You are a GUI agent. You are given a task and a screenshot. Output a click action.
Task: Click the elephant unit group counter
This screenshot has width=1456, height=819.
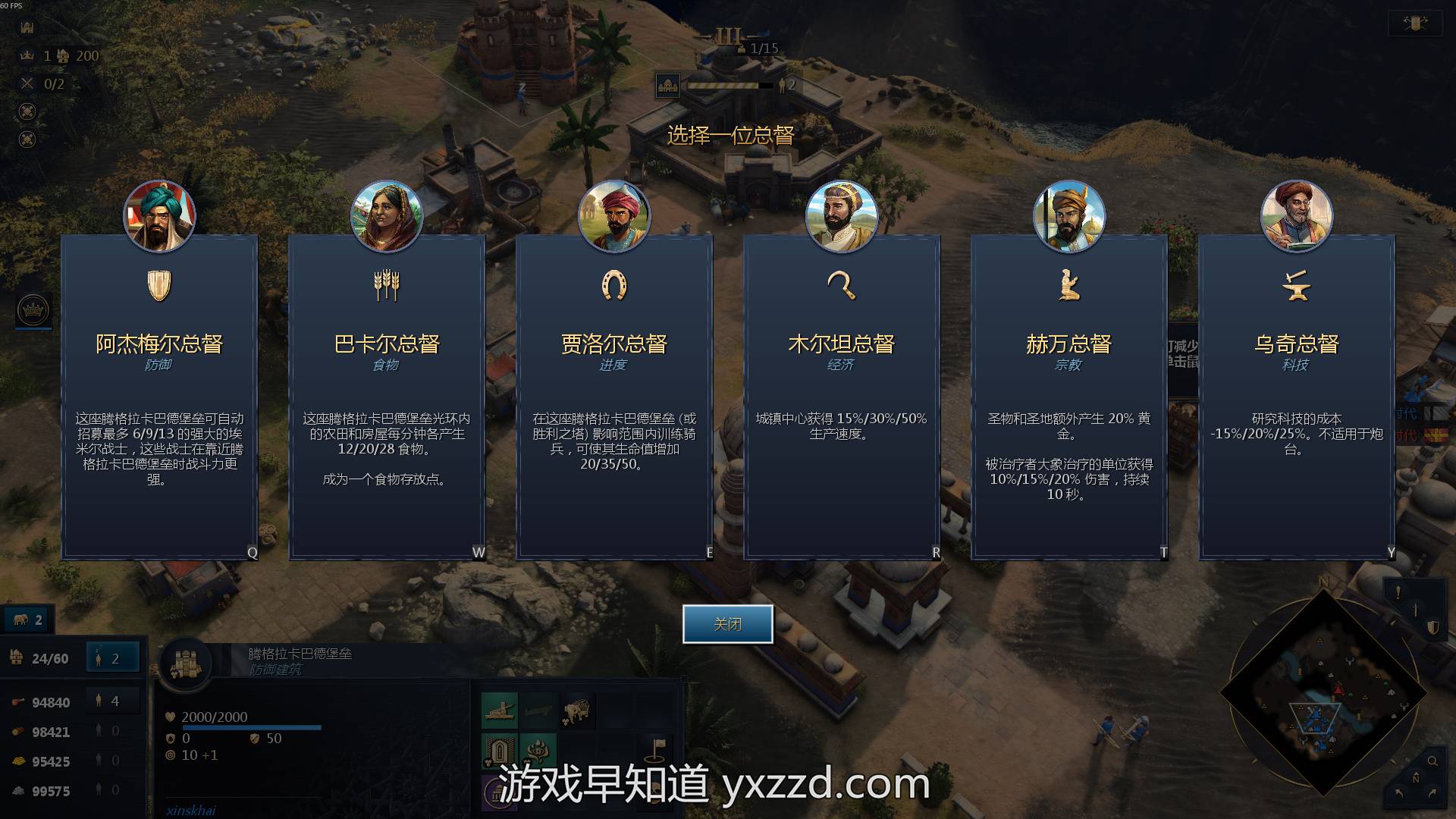[x=28, y=620]
